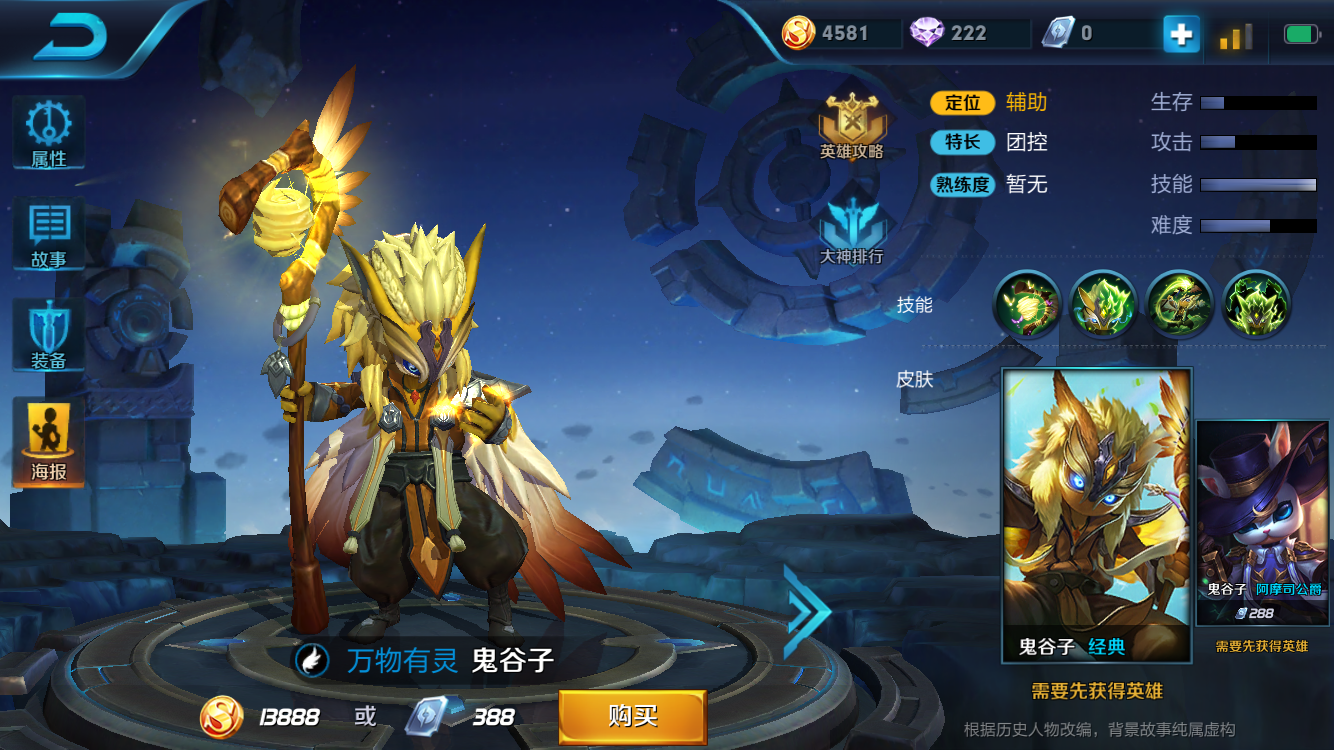View the third skill icon
Viewport: 1334px width, 750px height.
tap(1179, 303)
